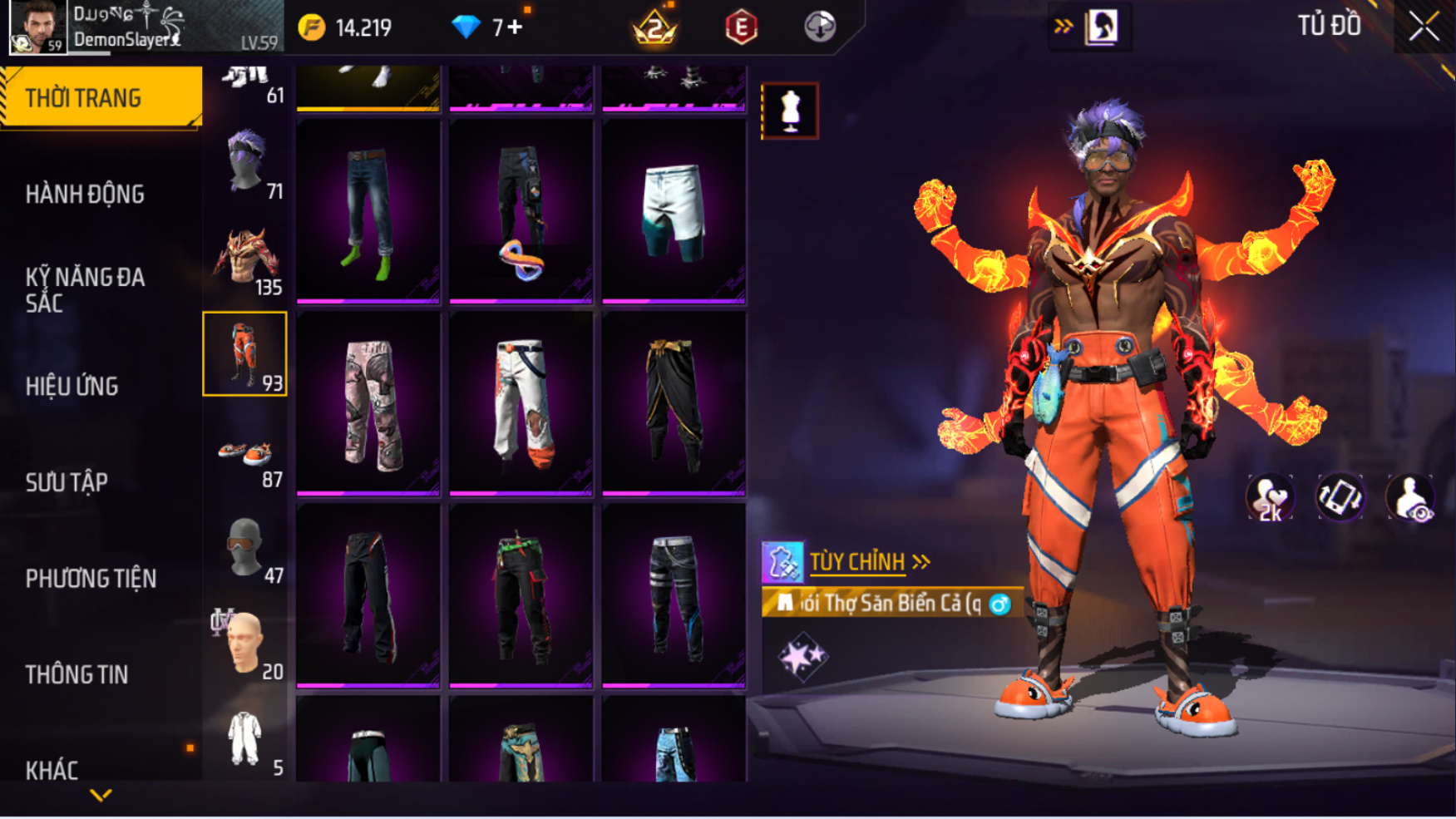The width and height of the screenshot is (1456, 819).
Task: Select the KỸ NĂNG ĐA SẮC menu
Action: pyautogui.click(x=85, y=290)
